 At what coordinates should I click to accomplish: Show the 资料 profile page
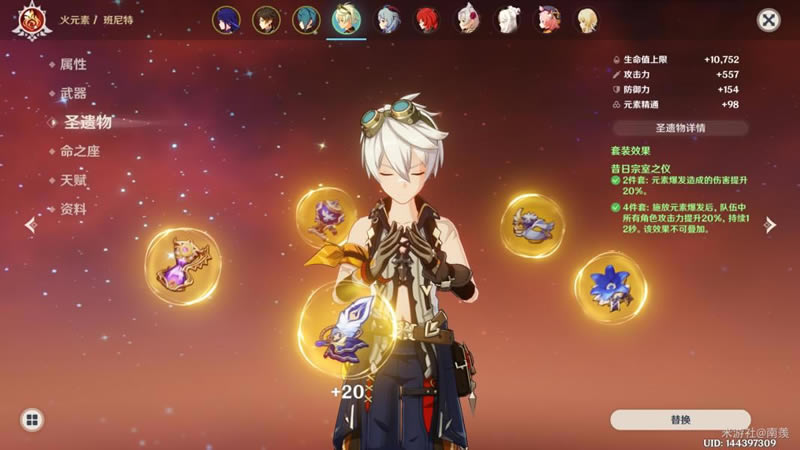(73, 209)
